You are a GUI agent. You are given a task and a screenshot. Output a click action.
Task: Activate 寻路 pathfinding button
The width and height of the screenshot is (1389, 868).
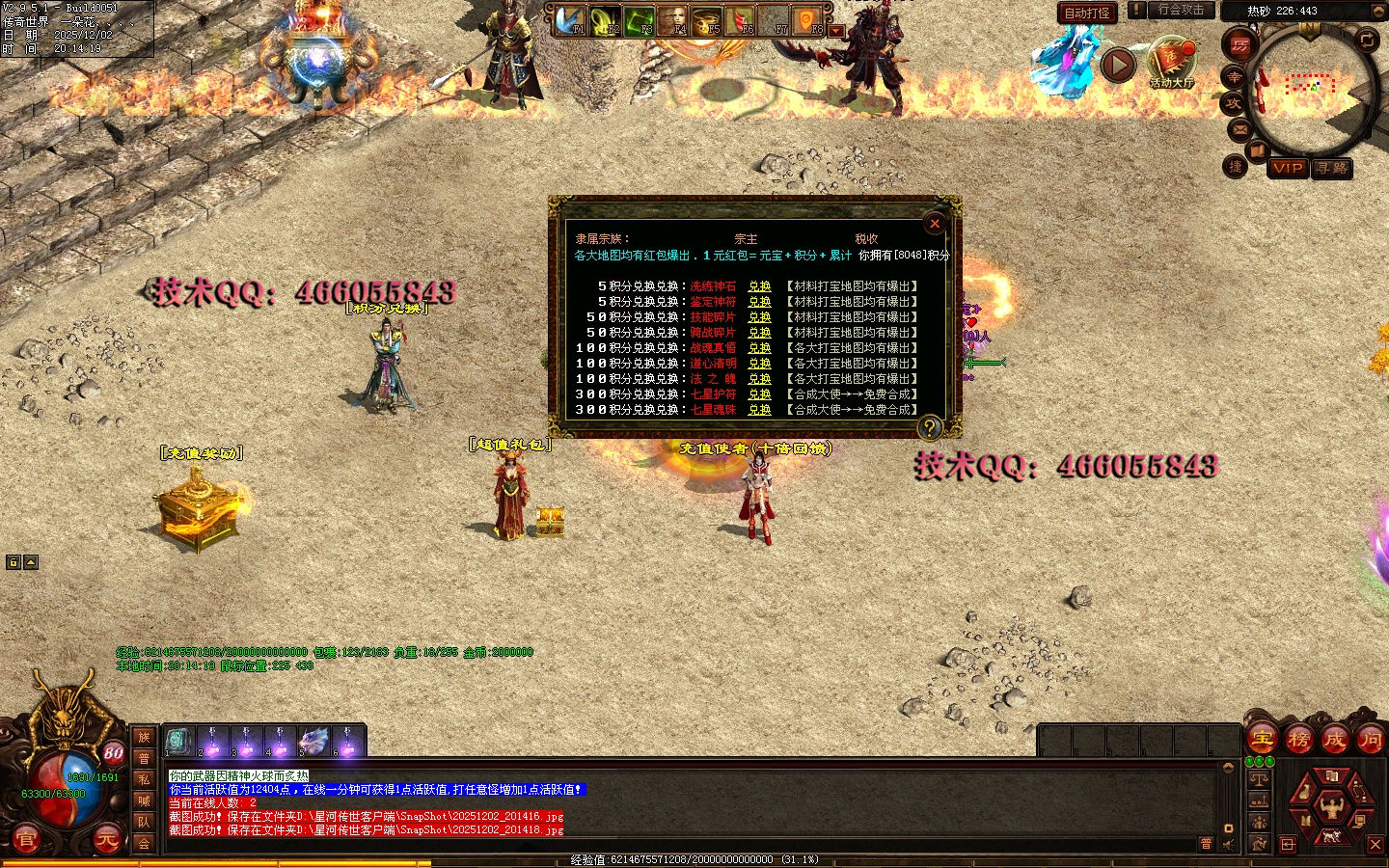tap(1332, 168)
